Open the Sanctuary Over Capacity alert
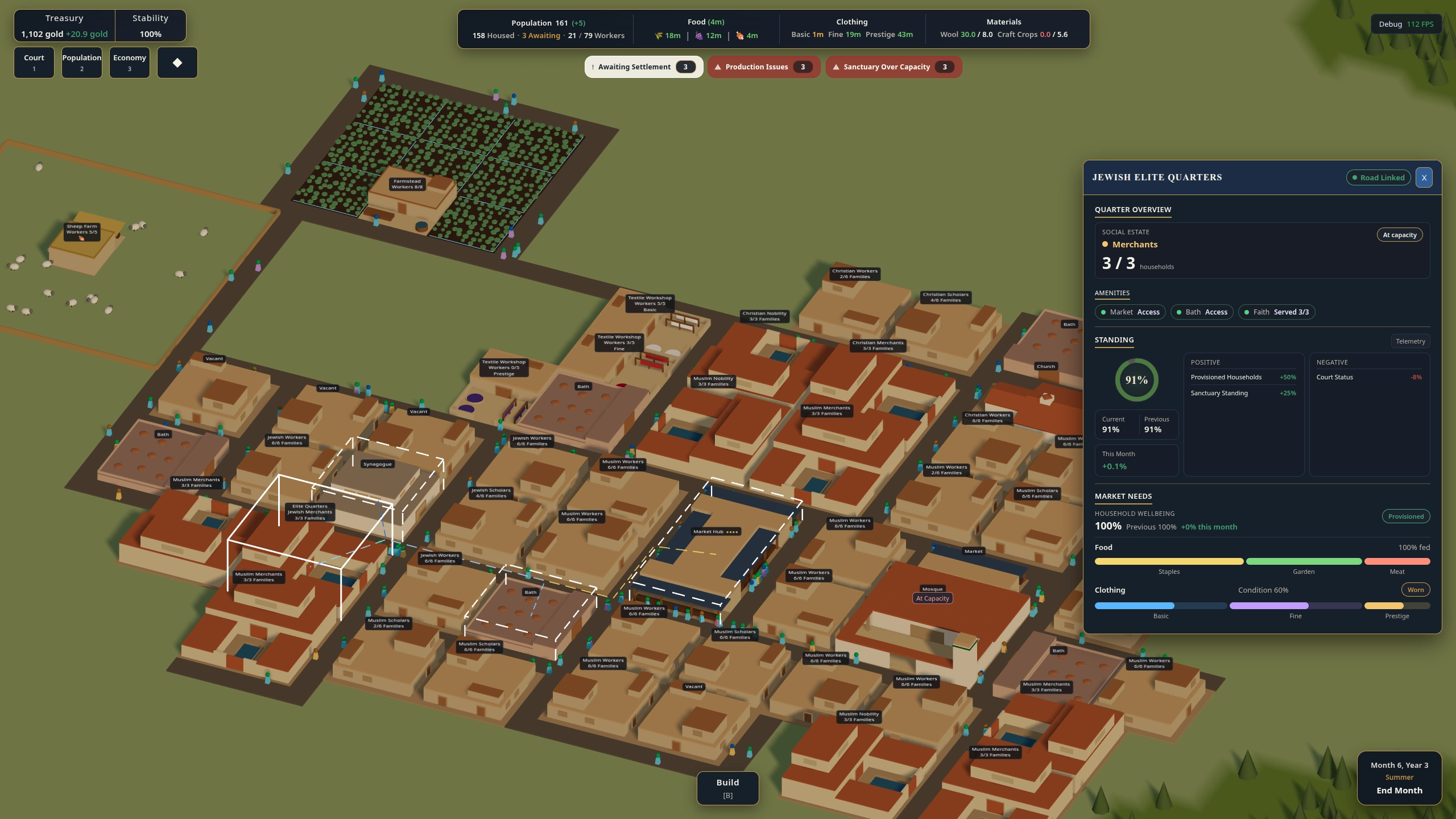1456x819 pixels. coord(894,67)
